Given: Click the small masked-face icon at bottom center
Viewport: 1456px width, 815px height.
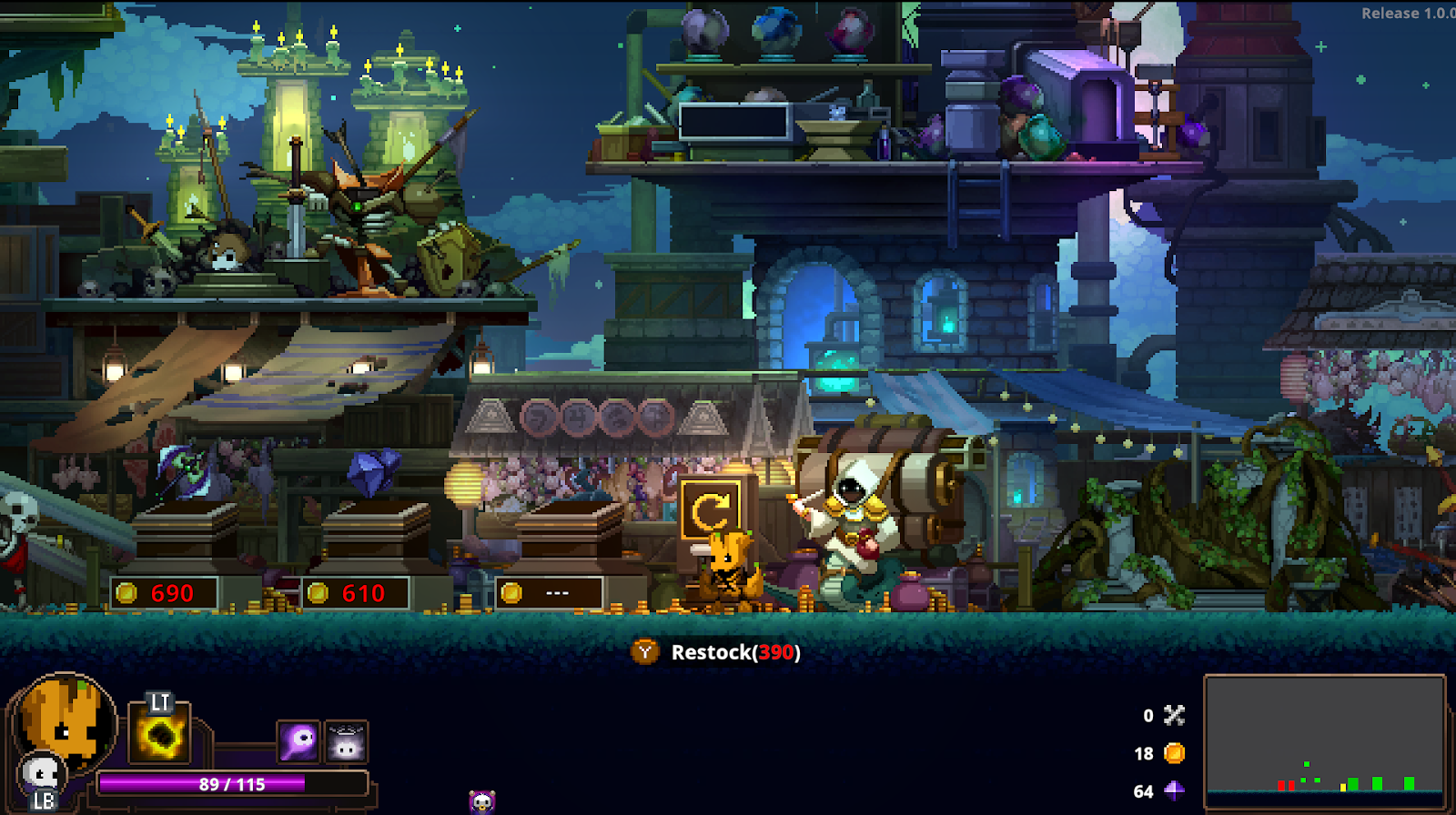Looking at the screenshot, I should coord(481,801).
